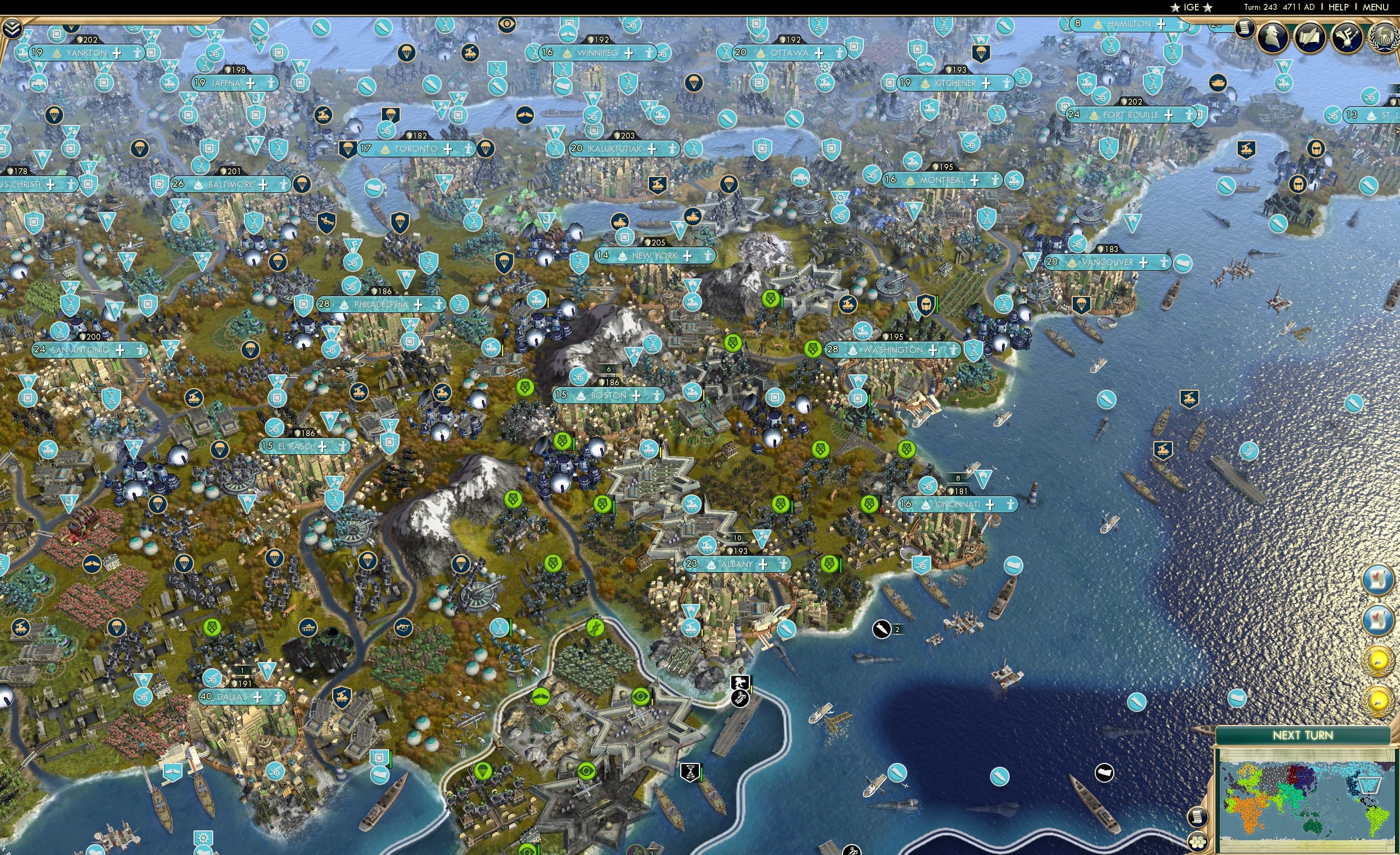
Task: Expand the Washington city banner plus button
Action: (932, 350)
